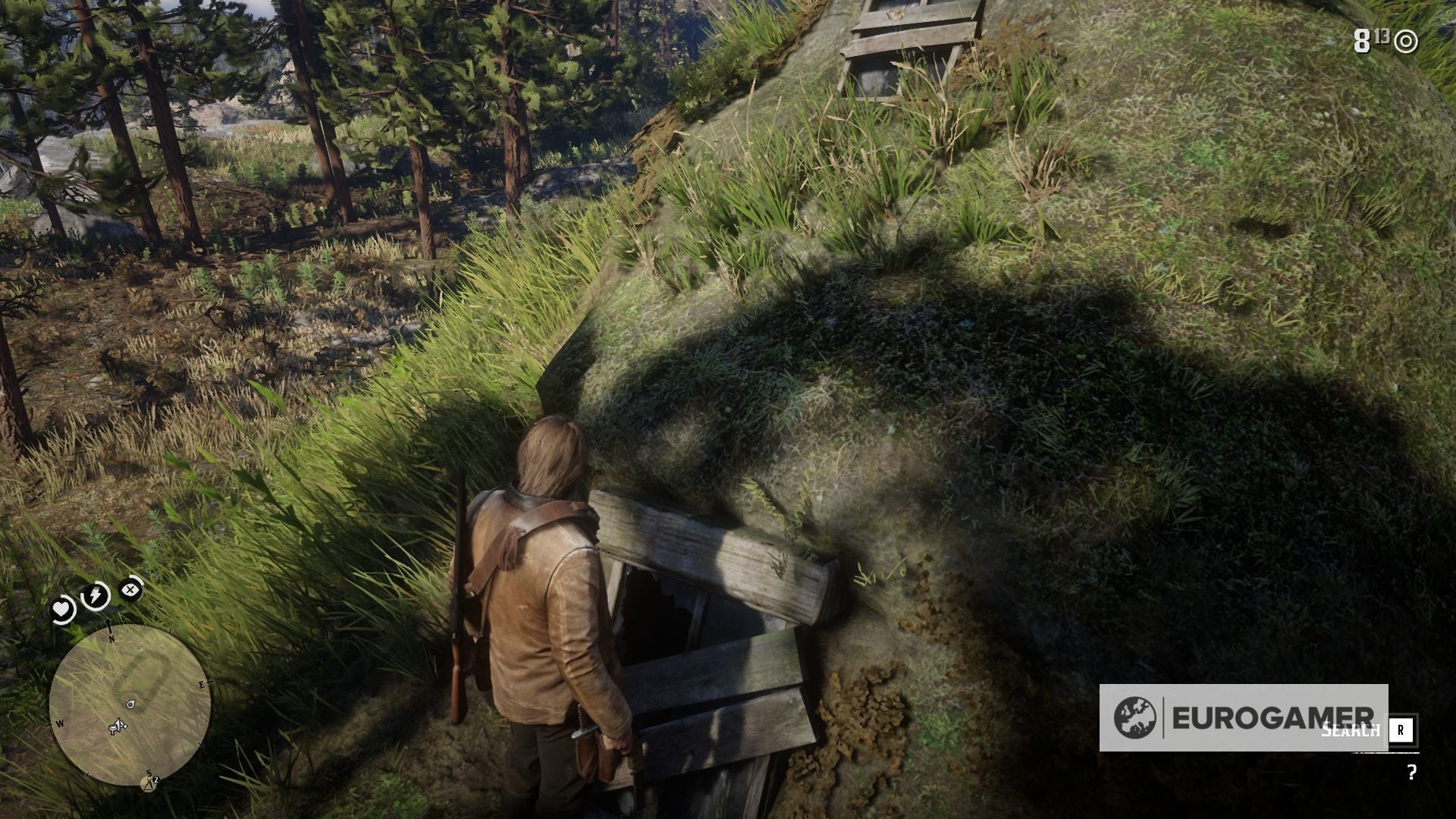The height and width of the screenshot is (819, 1456).
Task: Click the N compass marker on the minimap
Action: point(111,639)
